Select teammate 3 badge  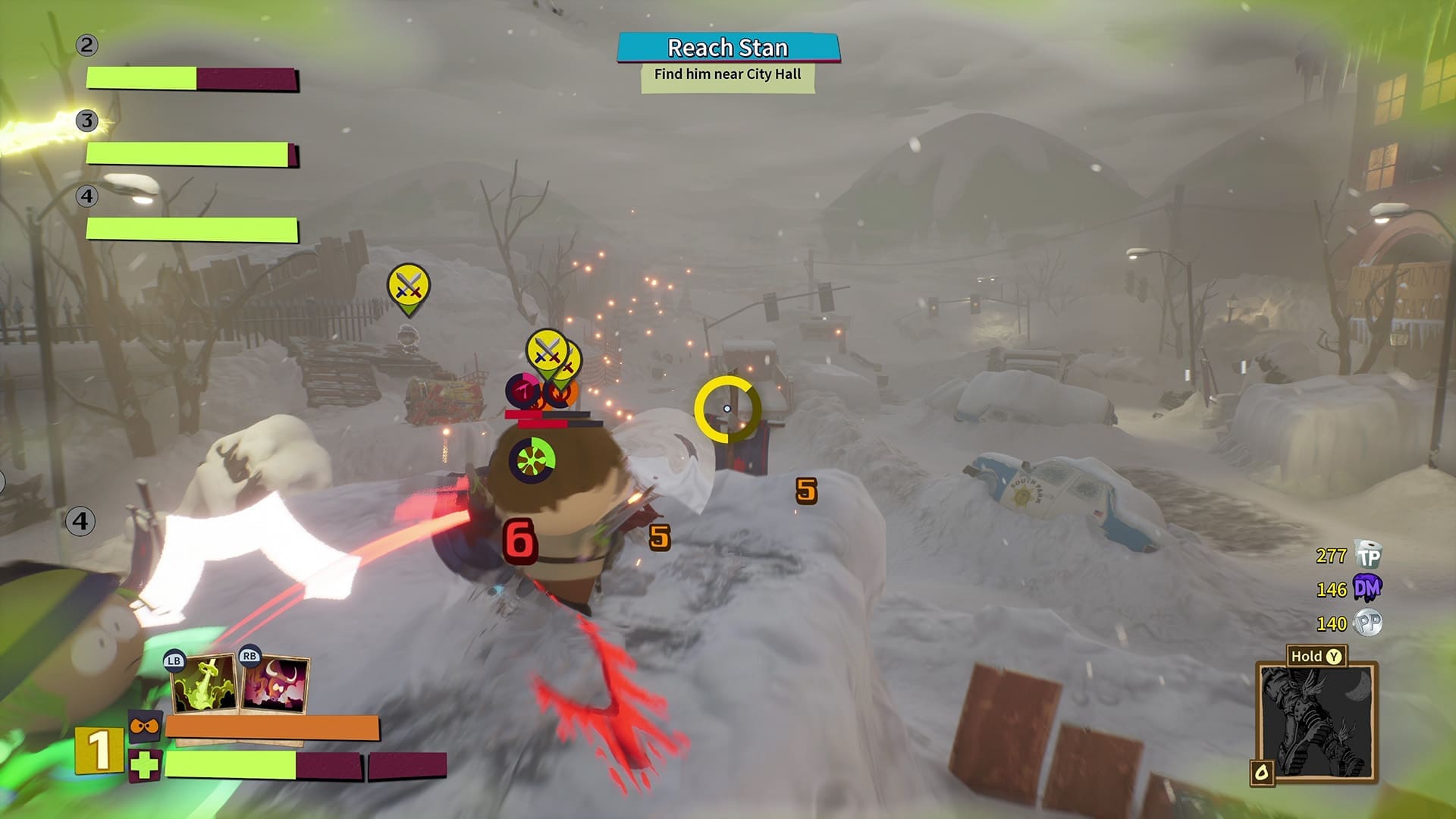click(87, 121)
